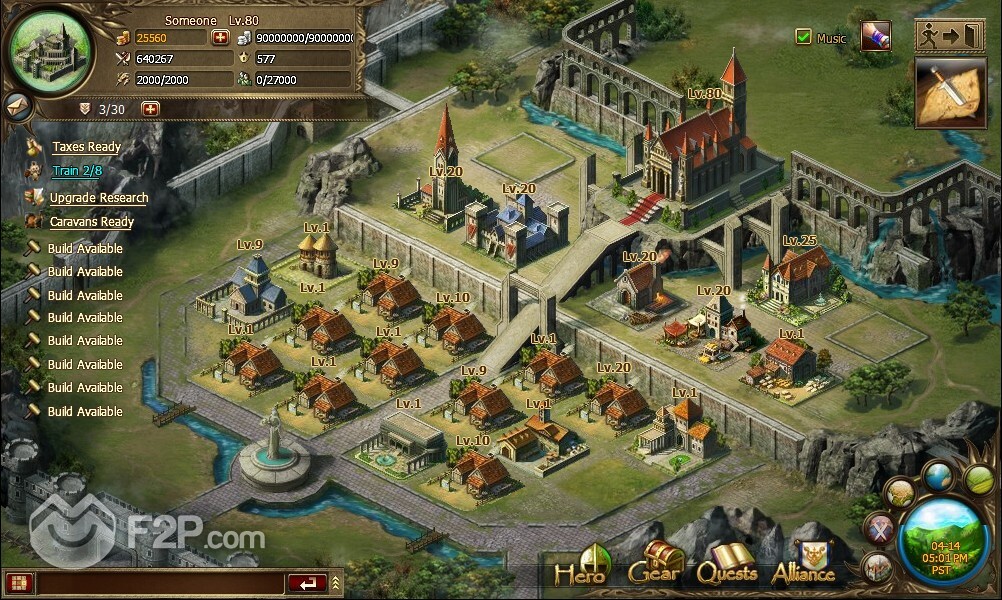The width and height of the screenshot is (1002, 600).
Task: Add gold with the plus button
Action: (220, 37)
